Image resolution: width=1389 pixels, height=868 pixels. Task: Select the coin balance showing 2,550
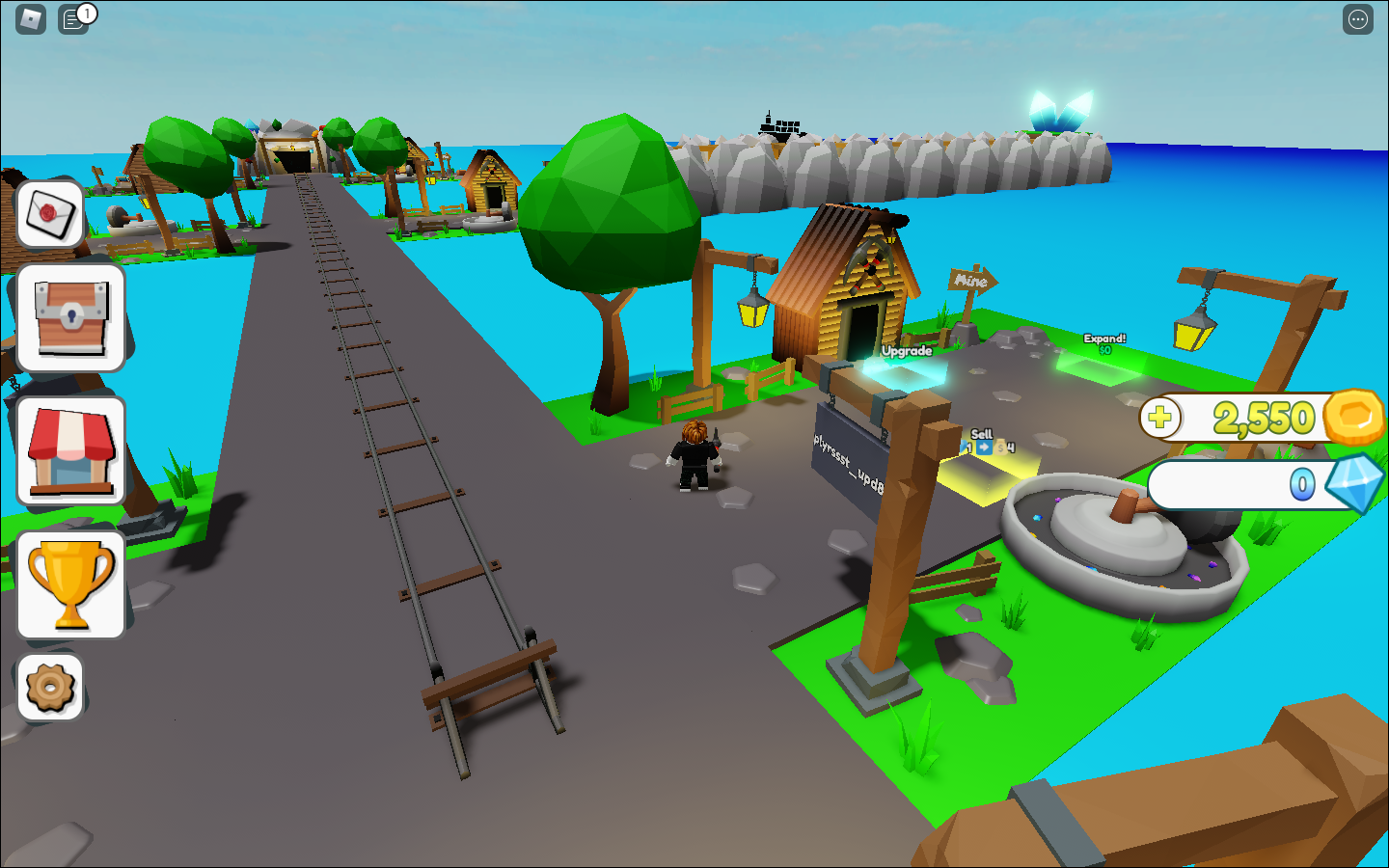pyautogui.click(x=1264, y=418)
